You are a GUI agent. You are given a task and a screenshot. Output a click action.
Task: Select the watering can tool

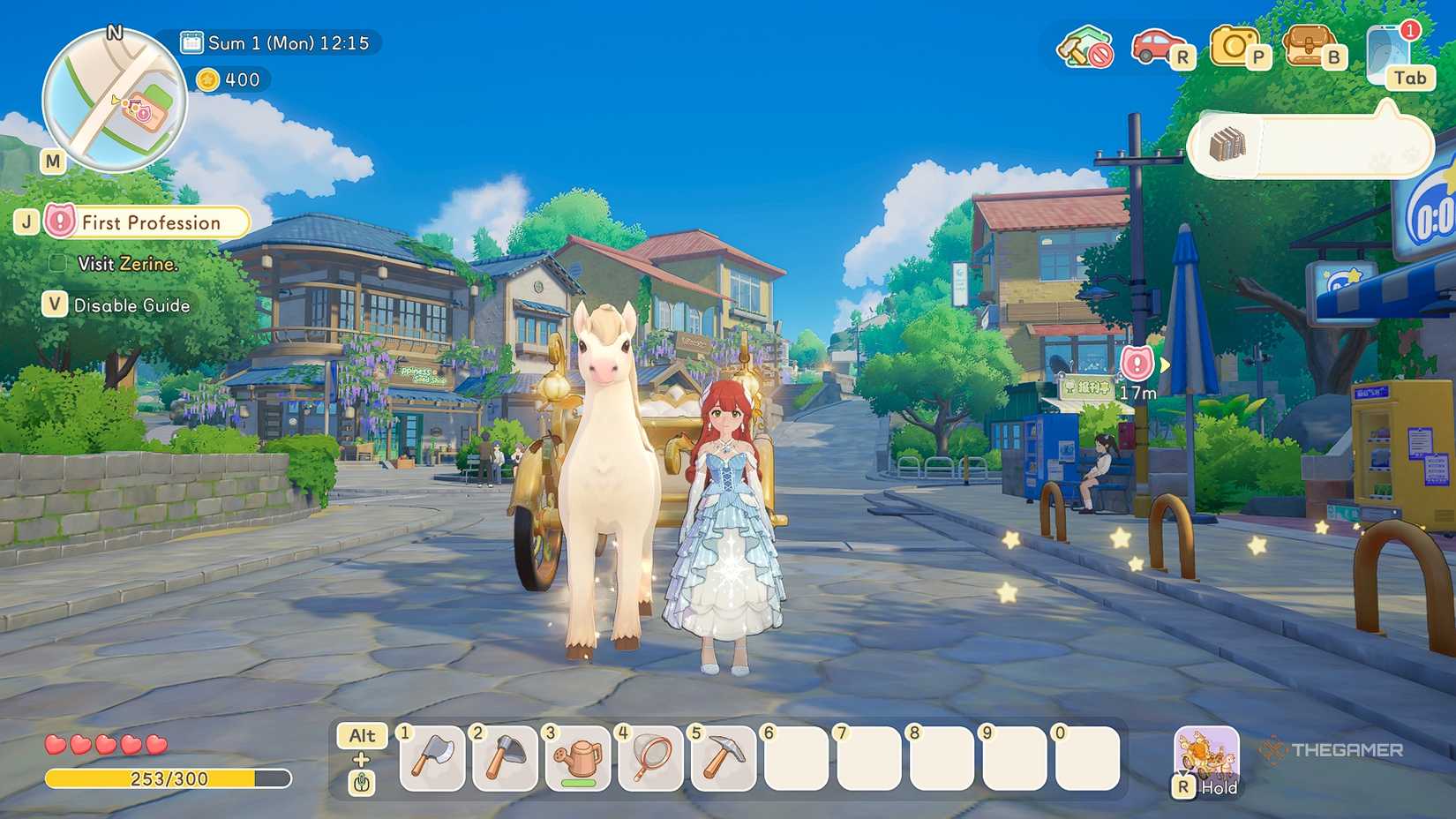578,760
